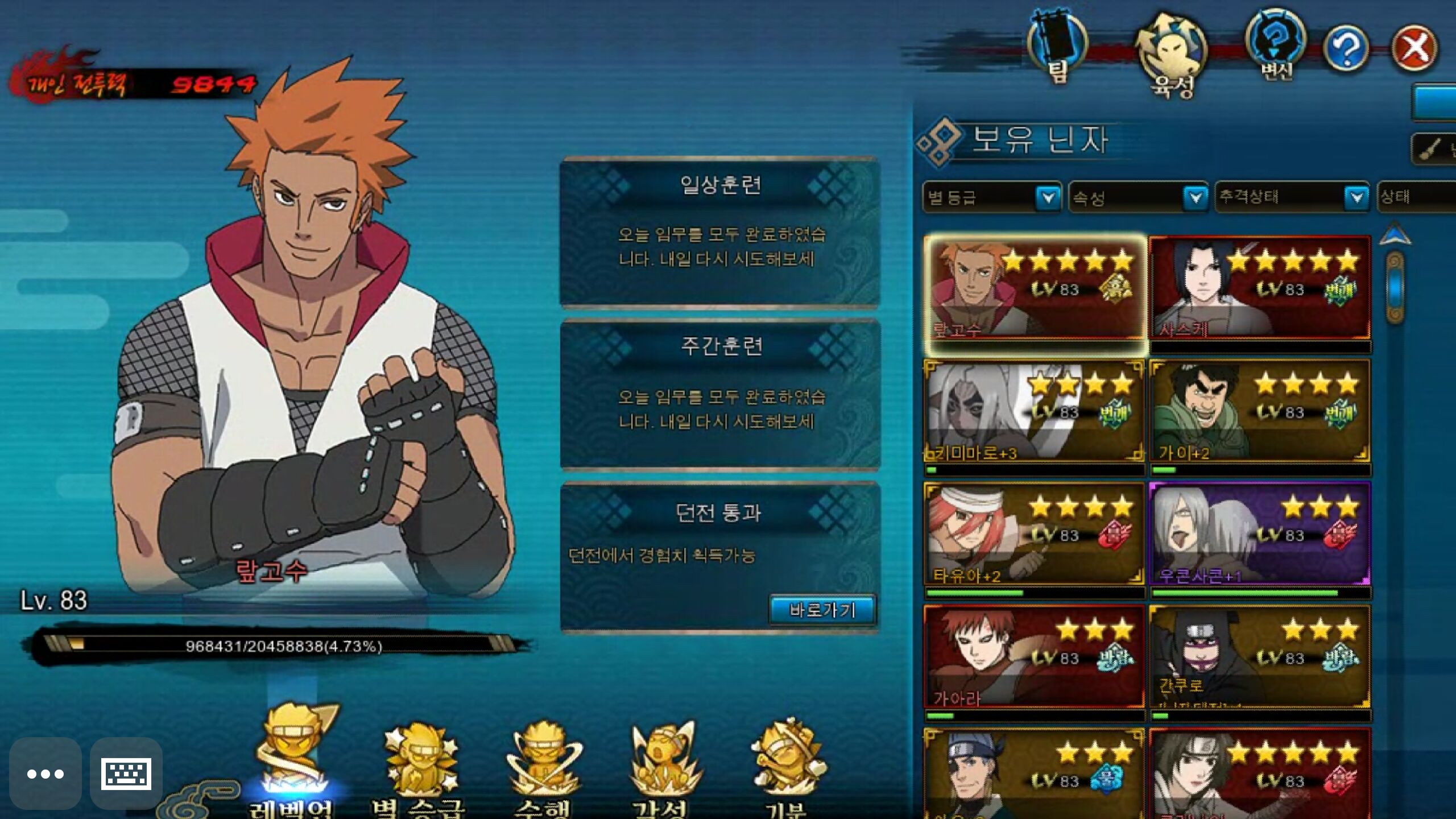Select the 가이+2 ninja card

[x=1259, y=411]
